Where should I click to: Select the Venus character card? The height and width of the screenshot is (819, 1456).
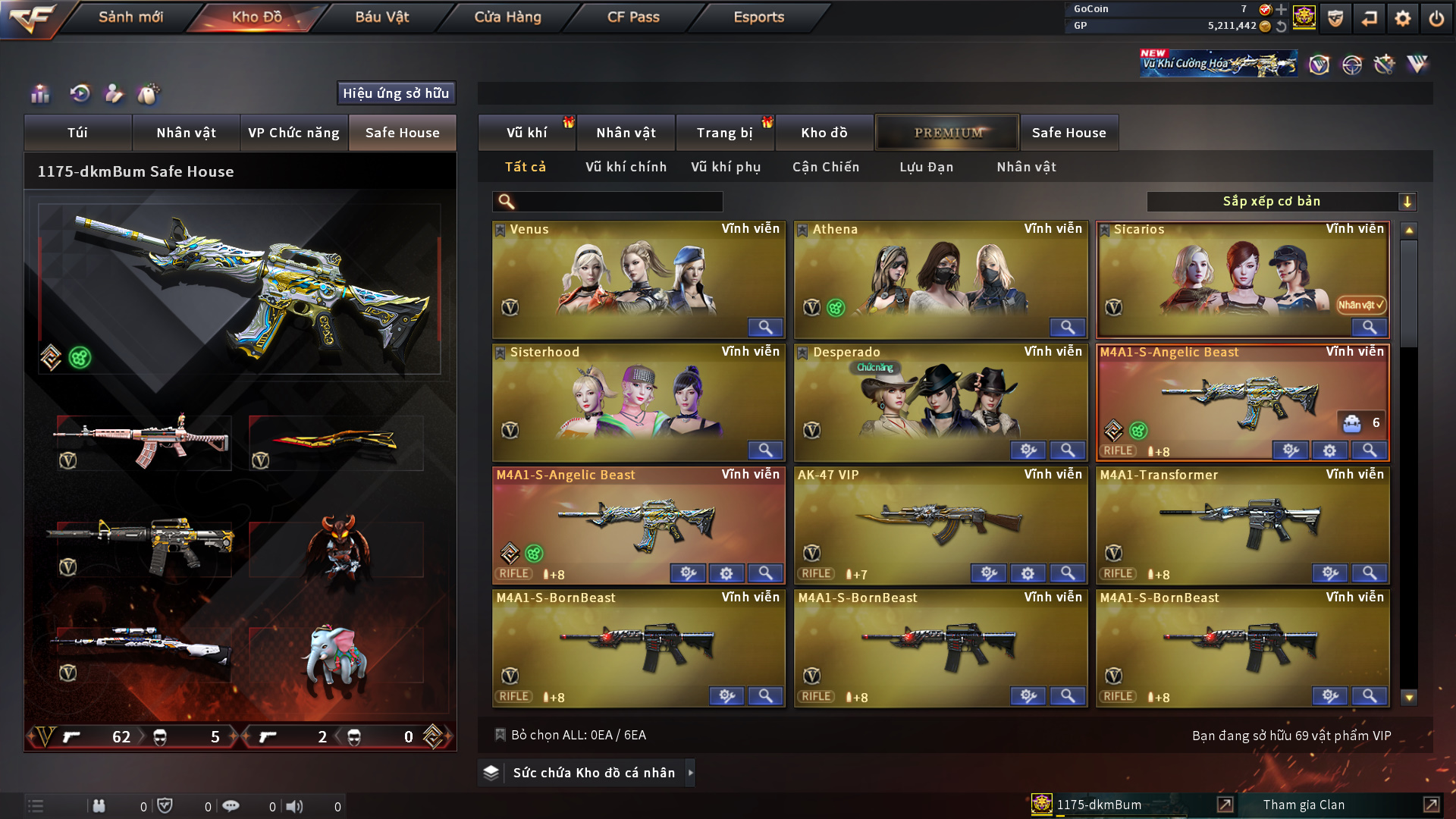click(639, 277)
